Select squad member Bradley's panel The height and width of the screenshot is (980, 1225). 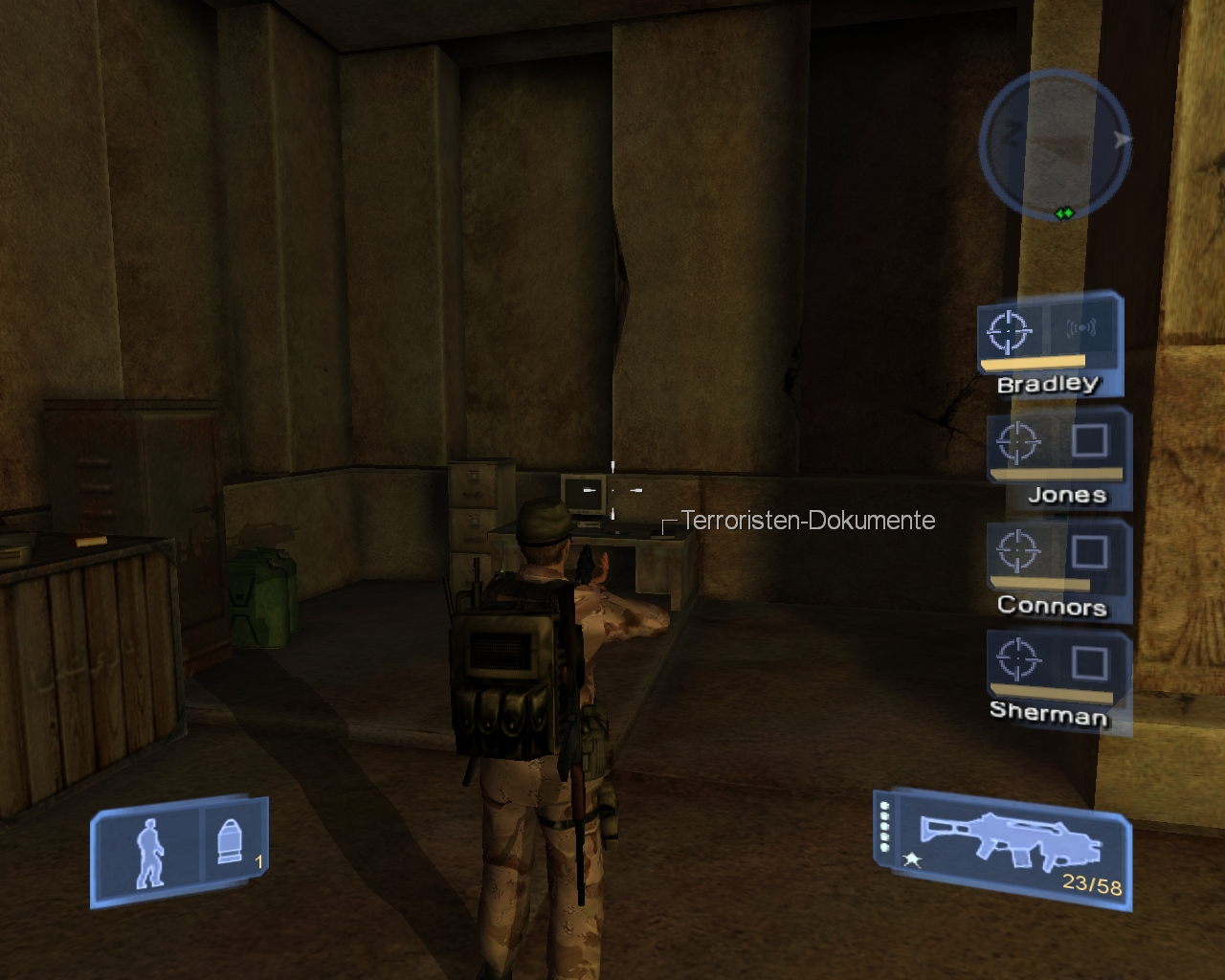[1050, 345]
